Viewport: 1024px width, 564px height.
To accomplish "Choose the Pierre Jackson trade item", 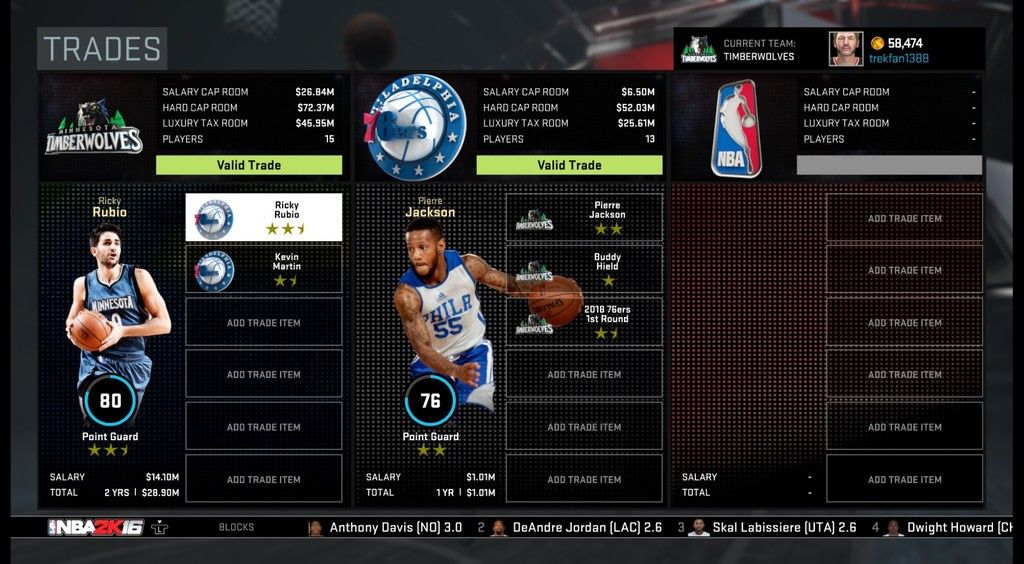I will [584, 217].
